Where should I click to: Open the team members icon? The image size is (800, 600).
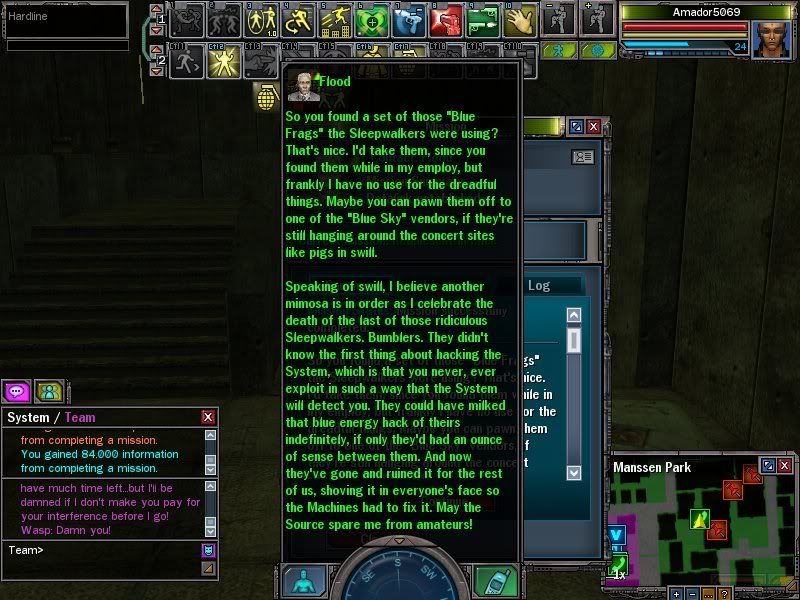48,391
